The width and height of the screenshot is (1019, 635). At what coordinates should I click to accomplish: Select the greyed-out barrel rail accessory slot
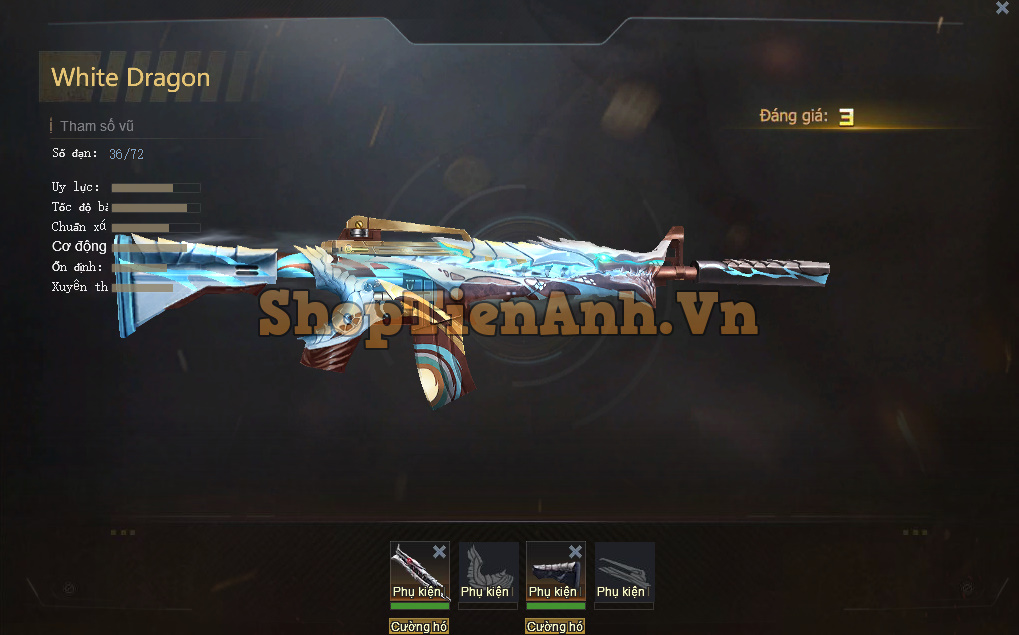[x=624, y=572]
